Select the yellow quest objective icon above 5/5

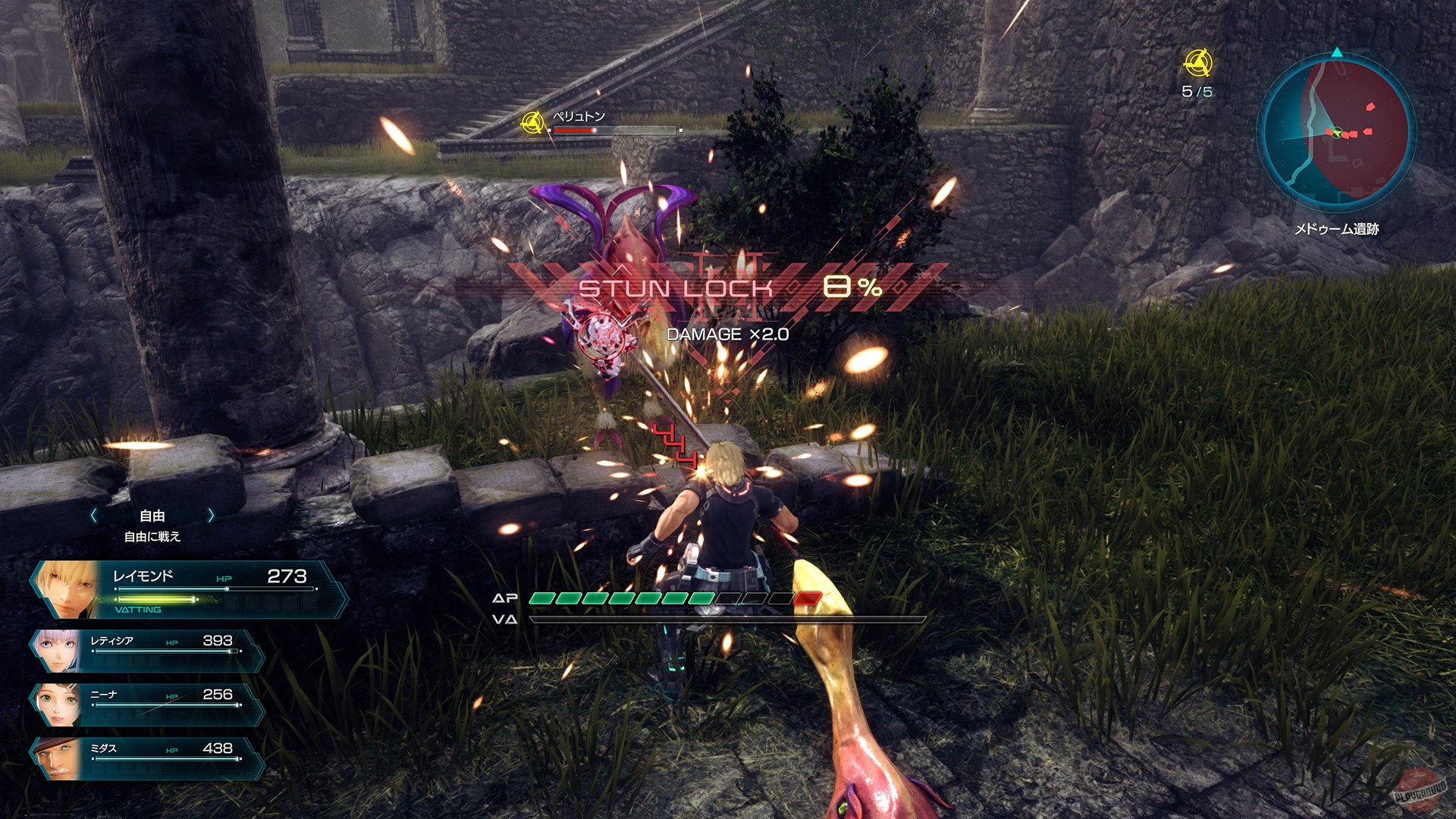point(1199,64)
